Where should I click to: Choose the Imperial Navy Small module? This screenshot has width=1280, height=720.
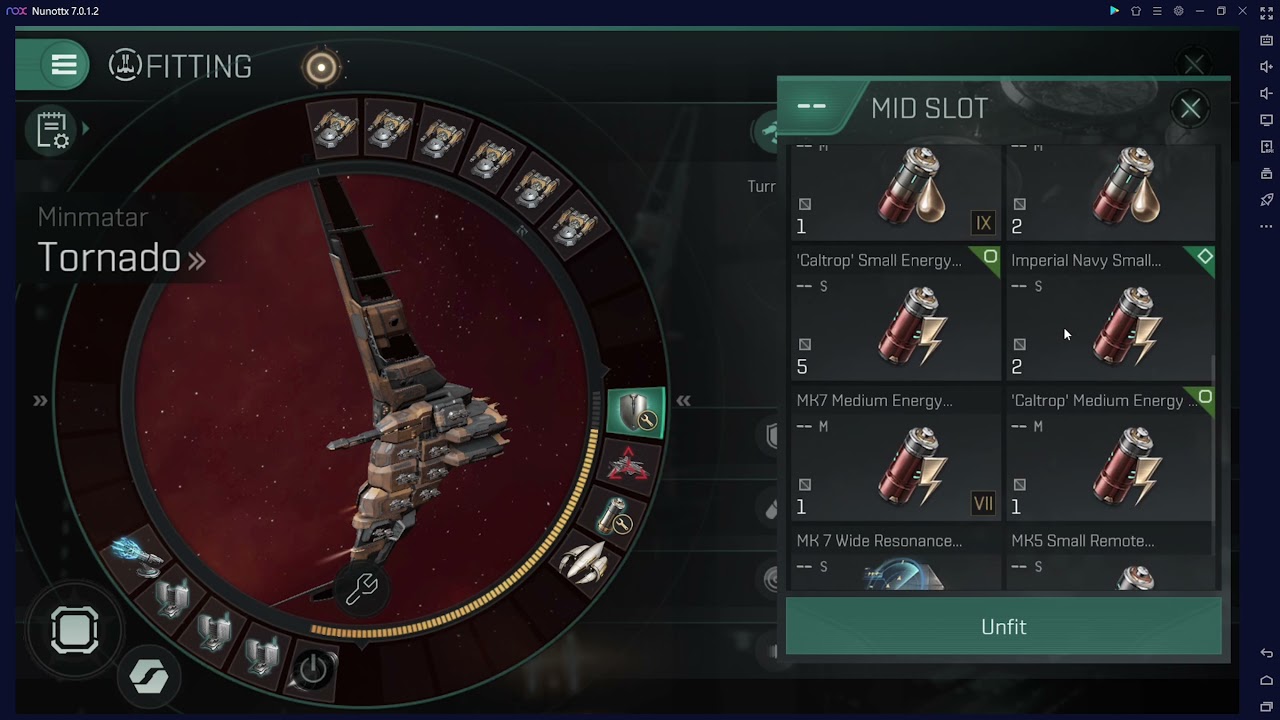[x=1110, y=317]
